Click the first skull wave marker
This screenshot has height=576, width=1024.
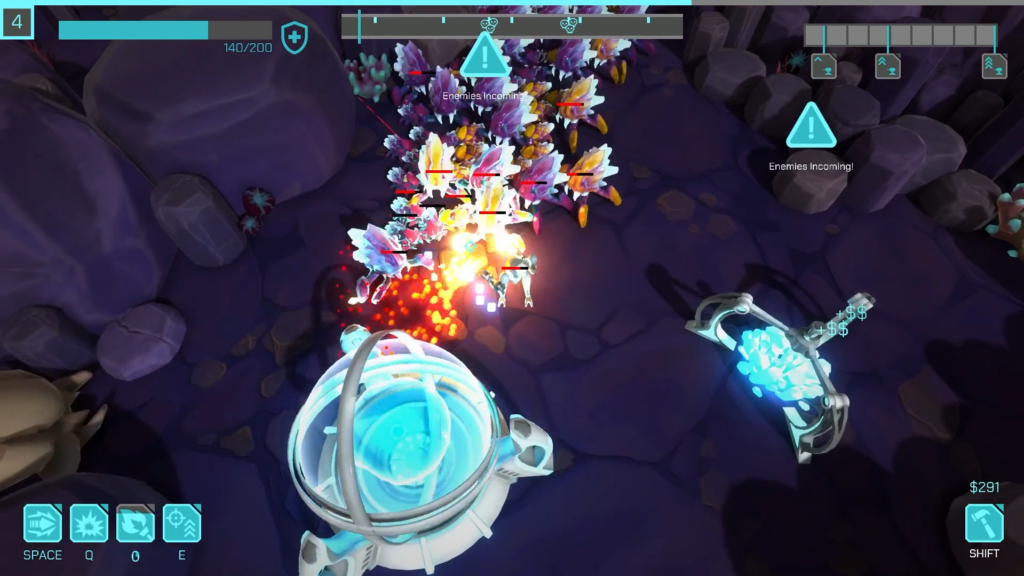point(488,24)
